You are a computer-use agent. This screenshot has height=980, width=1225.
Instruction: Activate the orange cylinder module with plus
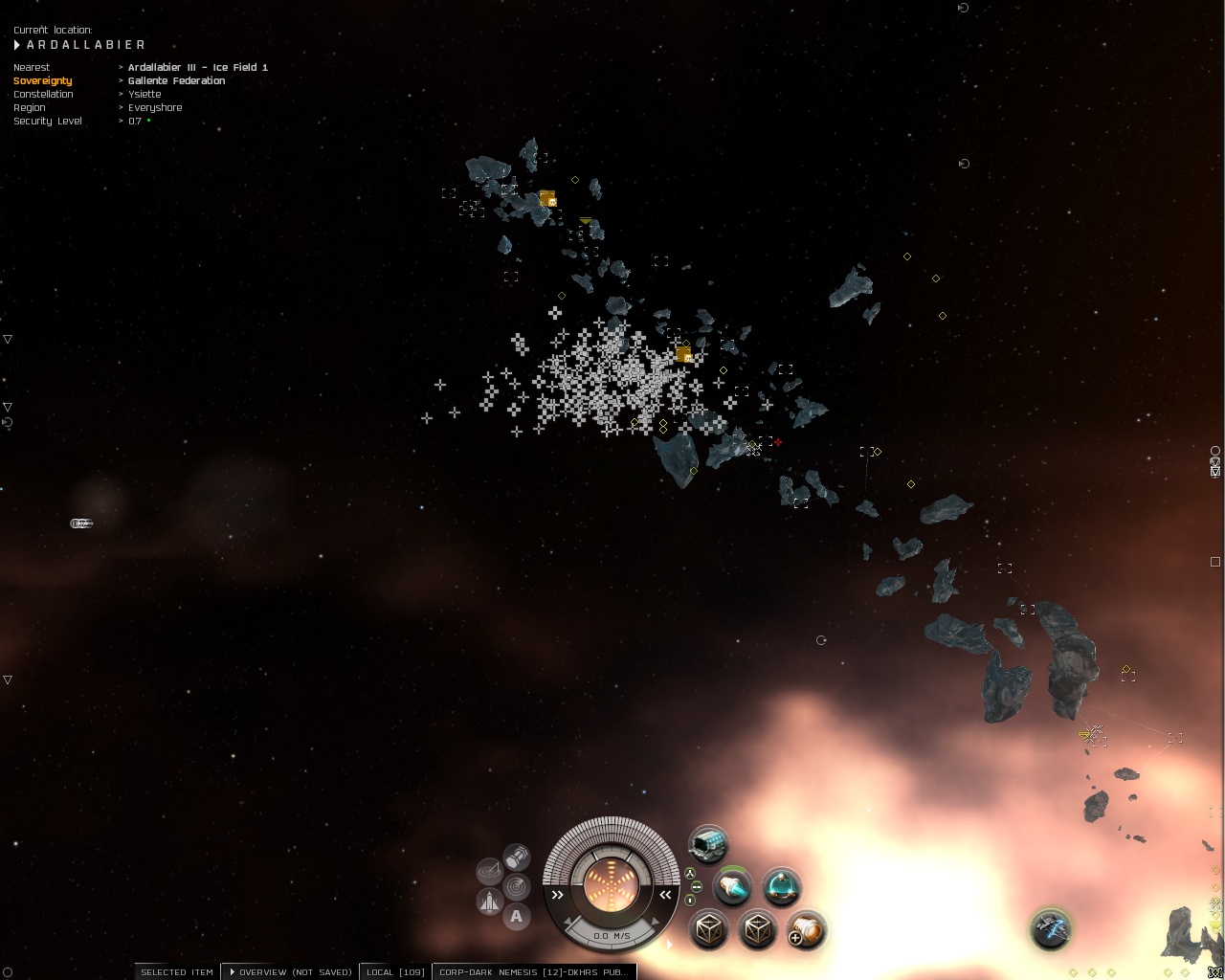[x=806, y=929]
